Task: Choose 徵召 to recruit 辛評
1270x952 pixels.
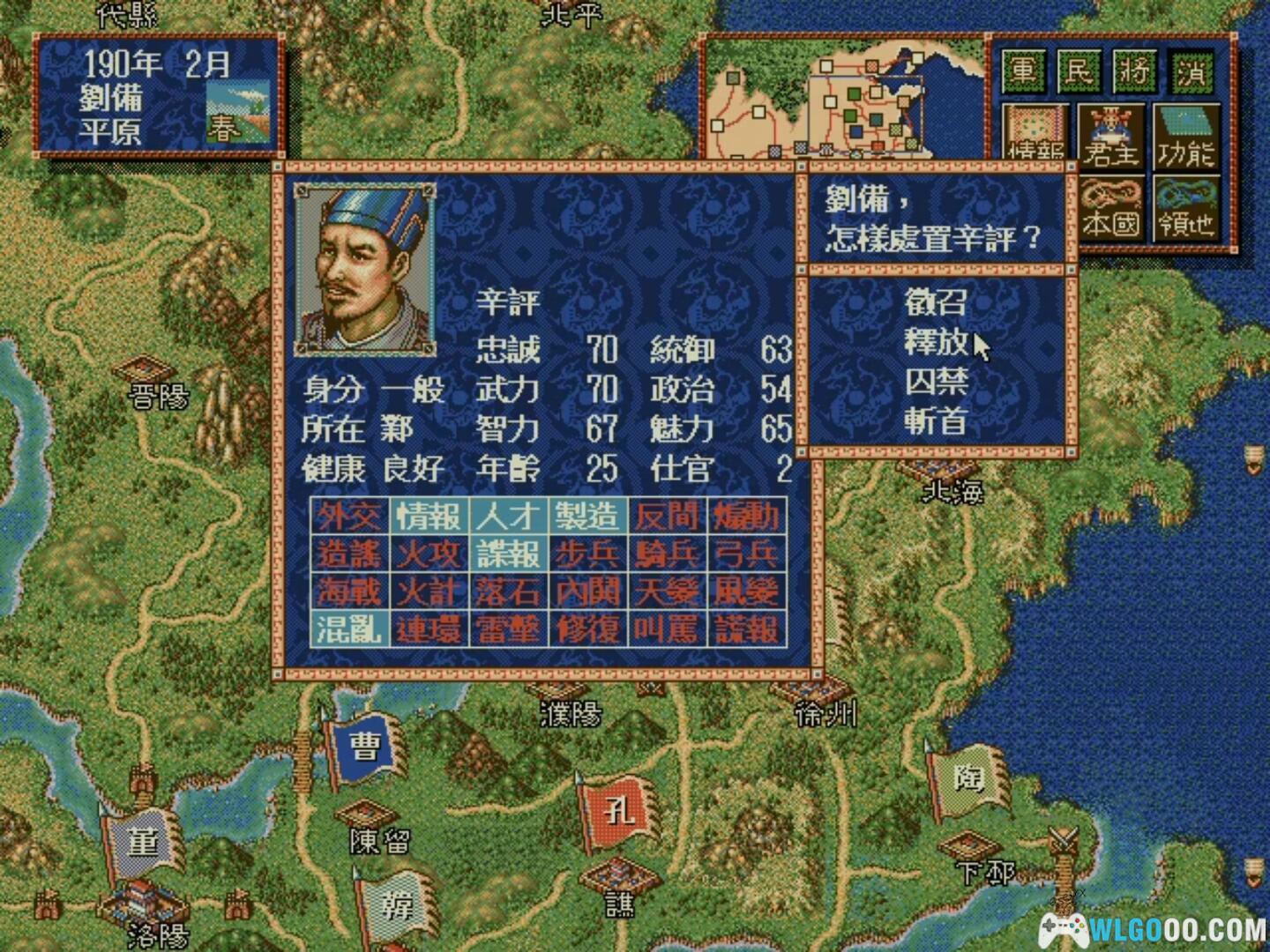Action: click(x=936, y=302)
